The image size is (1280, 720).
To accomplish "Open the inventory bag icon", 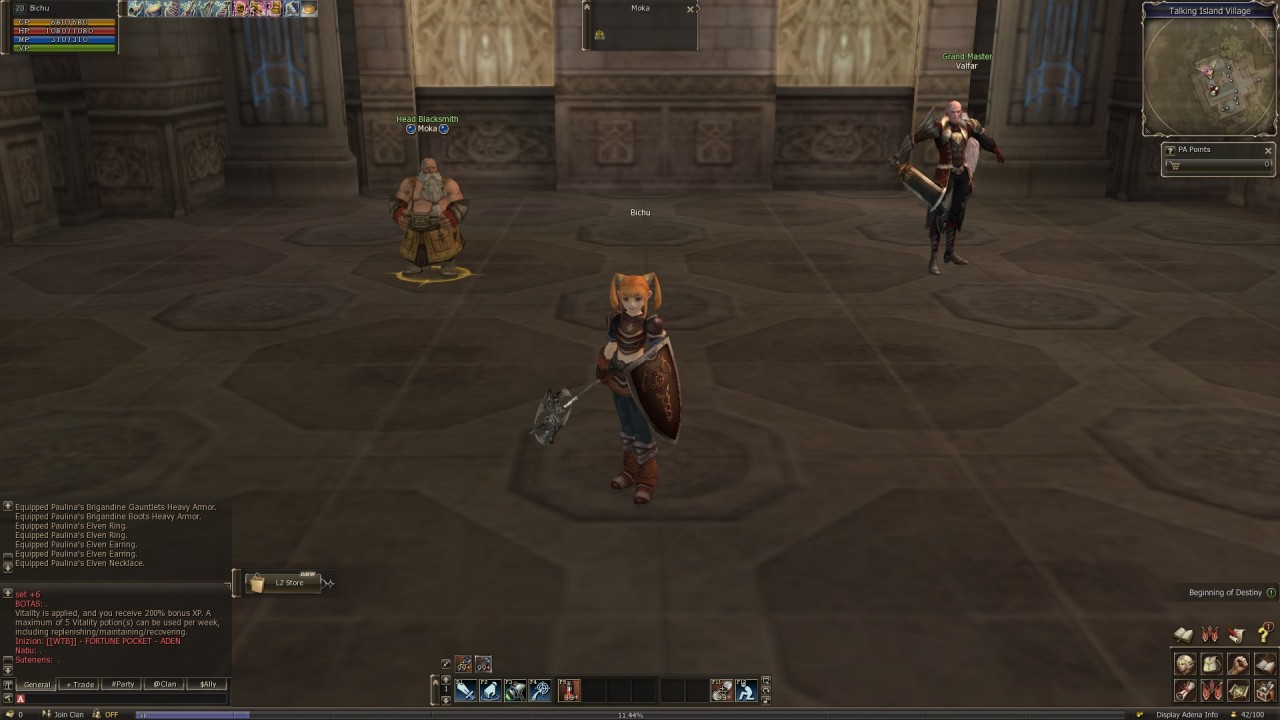I will pos(1211,665).
